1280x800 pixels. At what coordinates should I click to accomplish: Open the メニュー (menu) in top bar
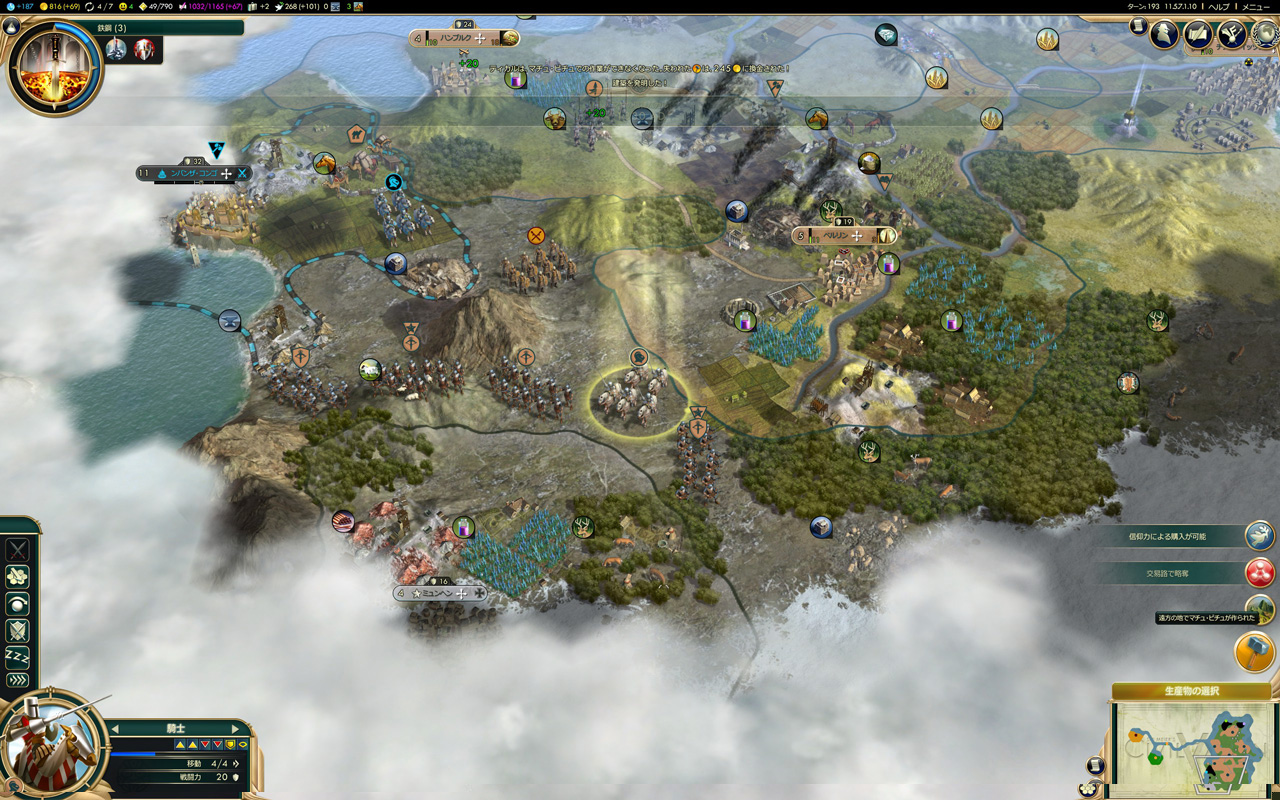point(1256,6)
